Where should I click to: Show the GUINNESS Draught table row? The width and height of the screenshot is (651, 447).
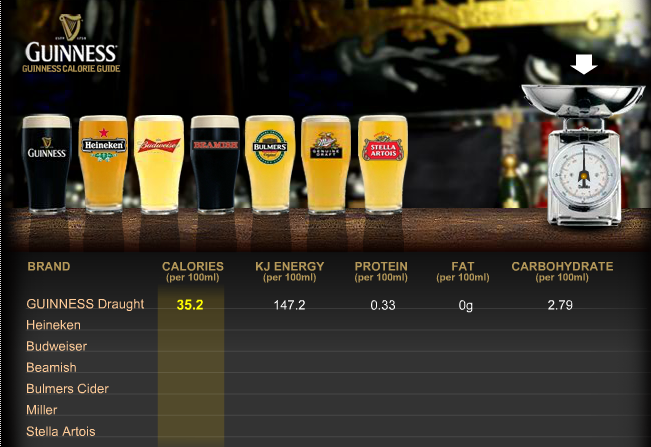(x=86, y=304)
